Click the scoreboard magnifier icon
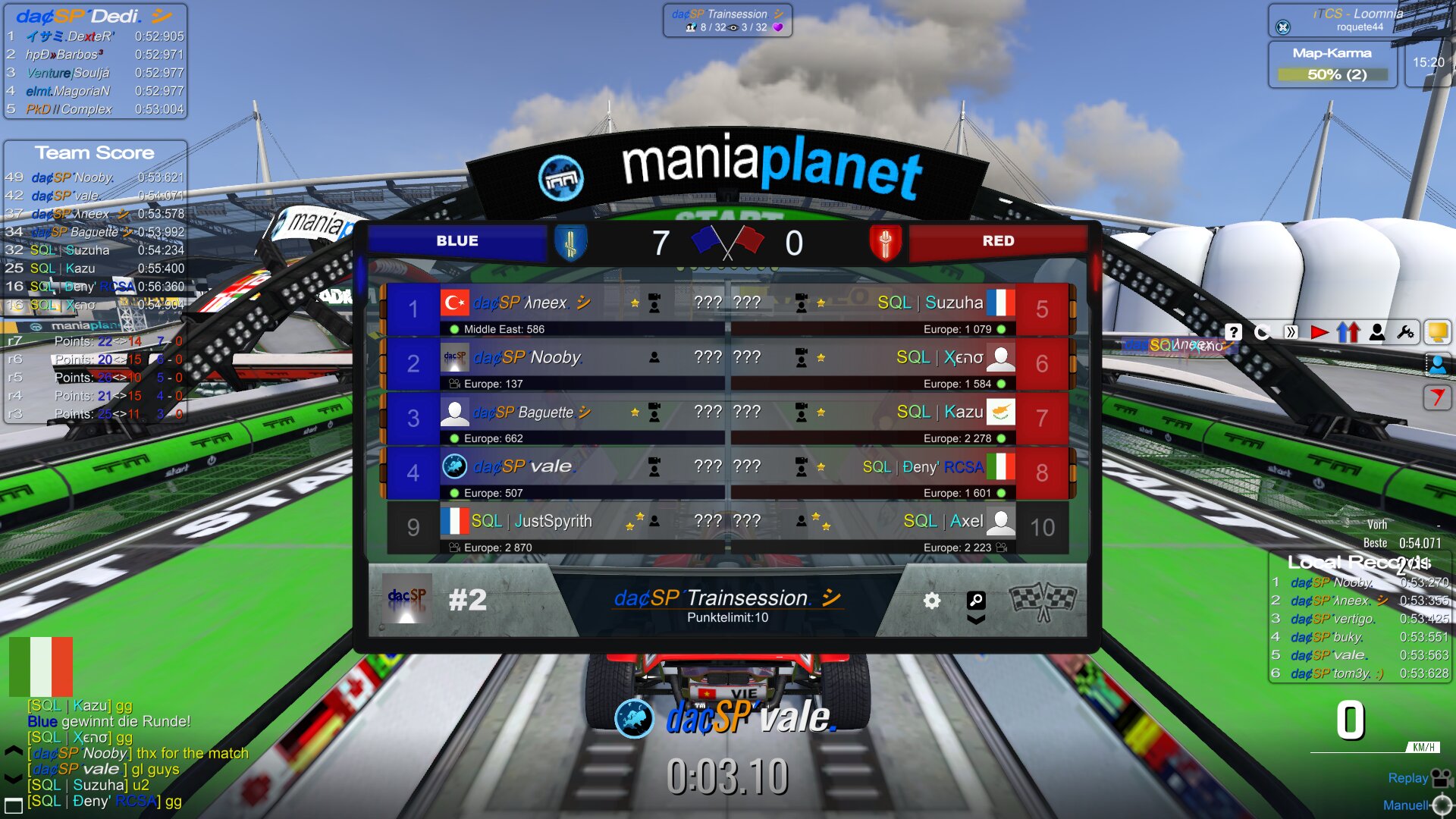 pyautogui.click(x=976, y=601)
